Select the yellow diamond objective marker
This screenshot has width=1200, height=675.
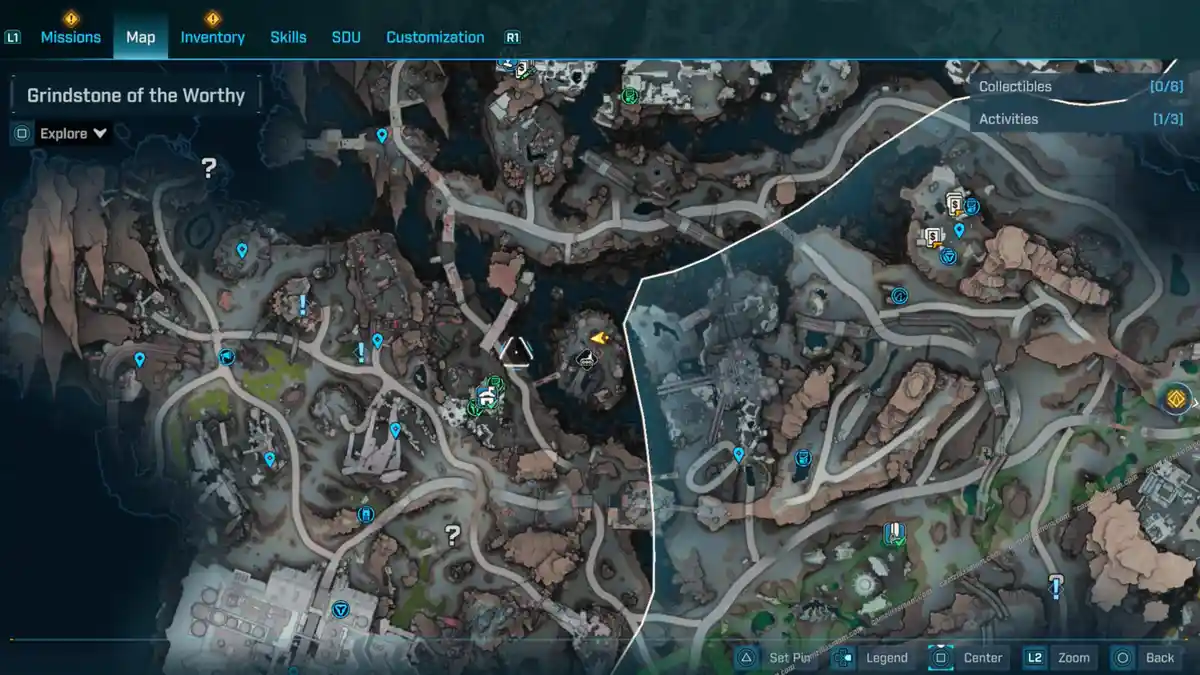[1177, 399]
